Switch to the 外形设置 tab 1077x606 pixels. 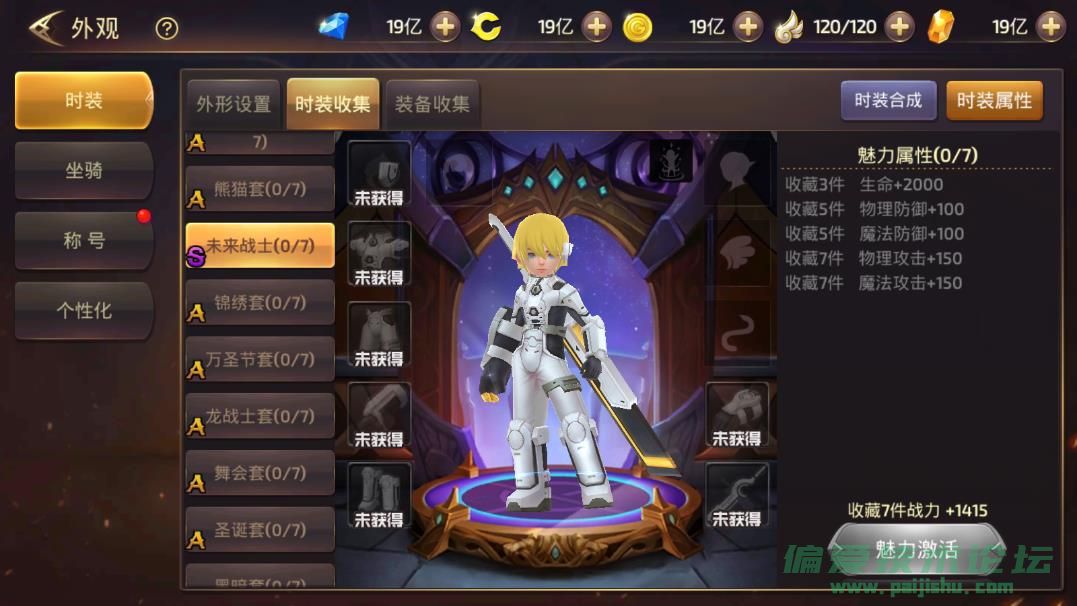point(233,104)
